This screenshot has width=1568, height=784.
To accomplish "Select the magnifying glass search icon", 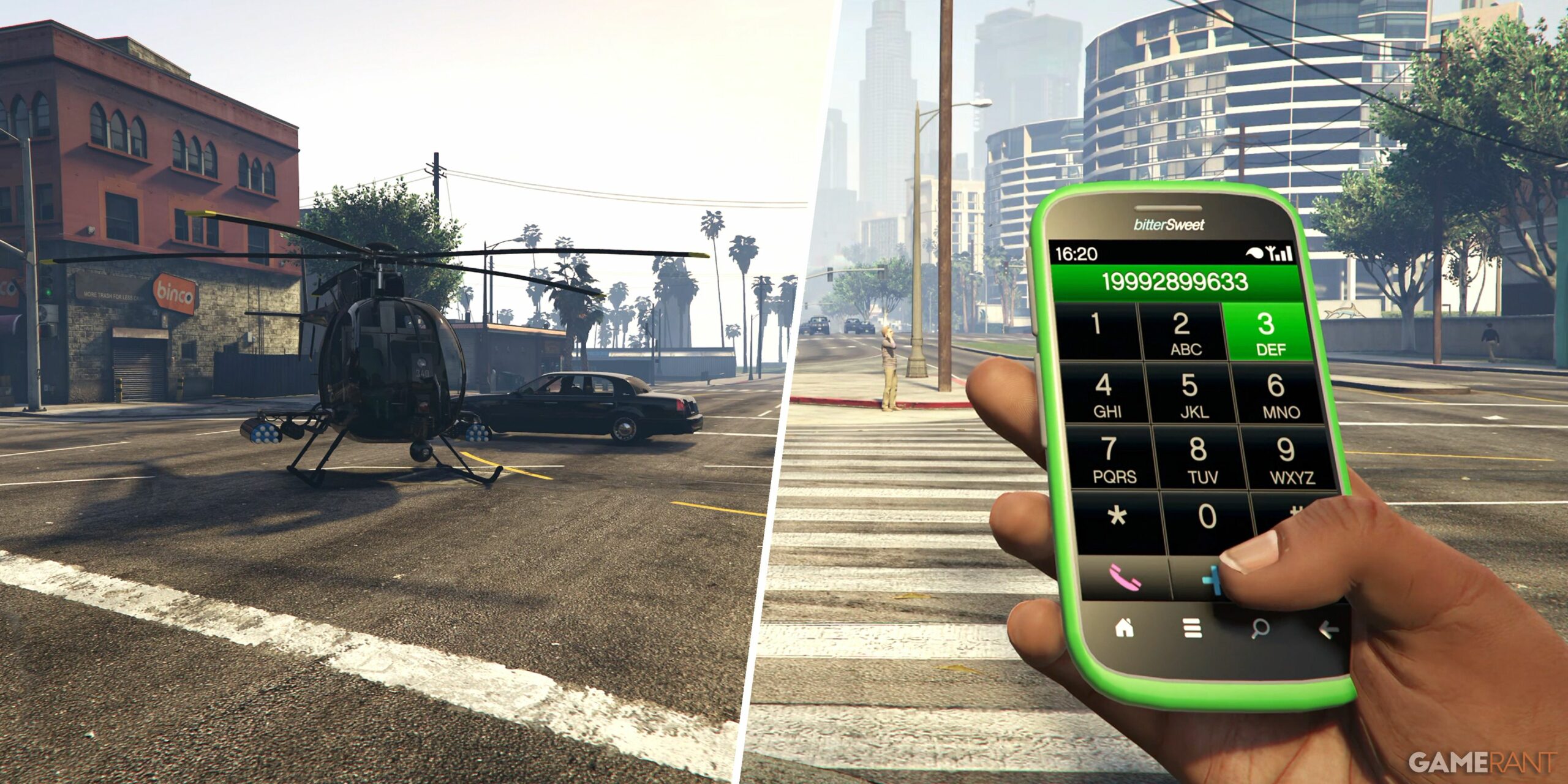I will (1261, 628).
